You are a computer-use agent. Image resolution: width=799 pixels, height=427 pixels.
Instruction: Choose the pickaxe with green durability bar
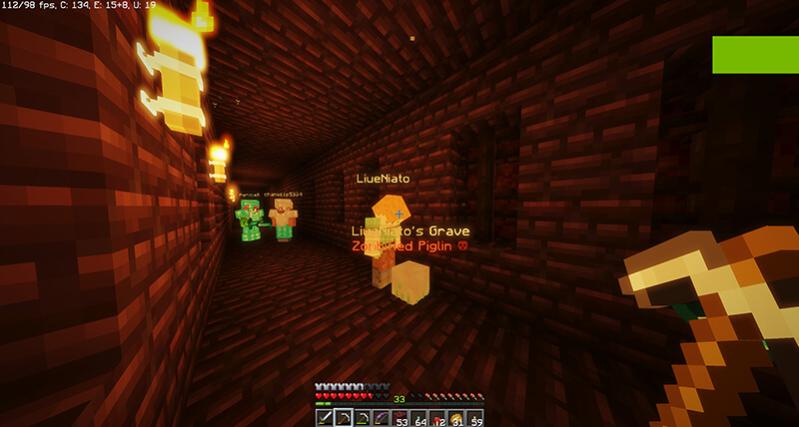tap(361, 416)
